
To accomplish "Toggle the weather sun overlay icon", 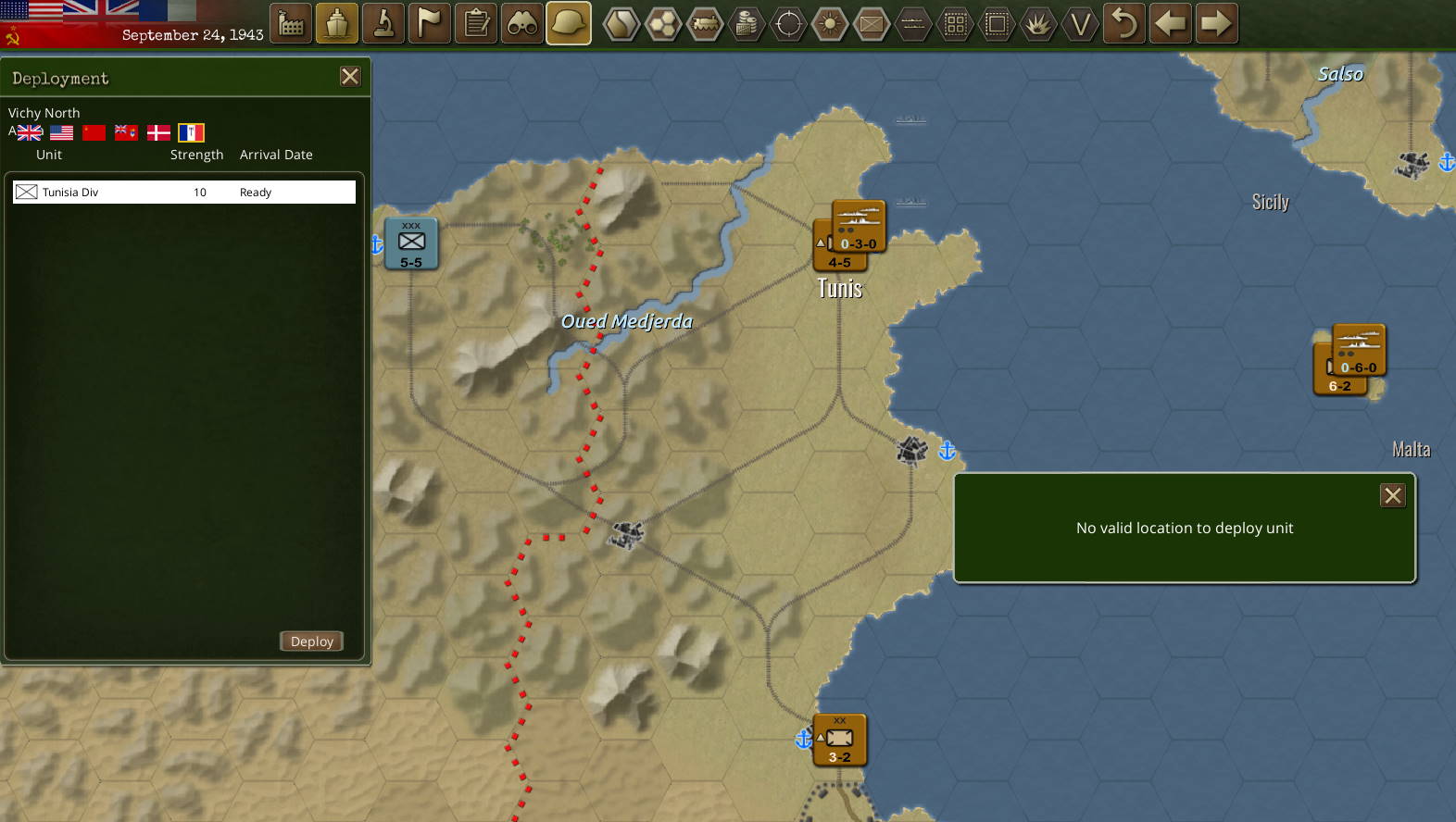I will pyautogui.click(x=830, y=23).
